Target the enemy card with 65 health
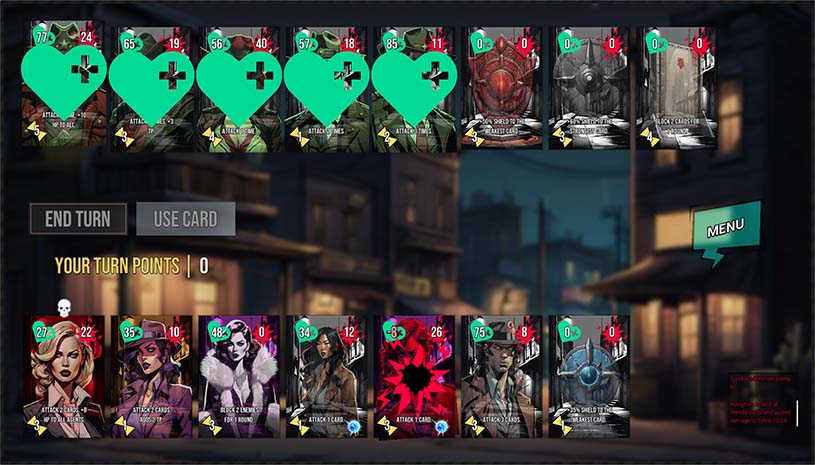This screenshot has width=815, height=465. click(152, 88)
